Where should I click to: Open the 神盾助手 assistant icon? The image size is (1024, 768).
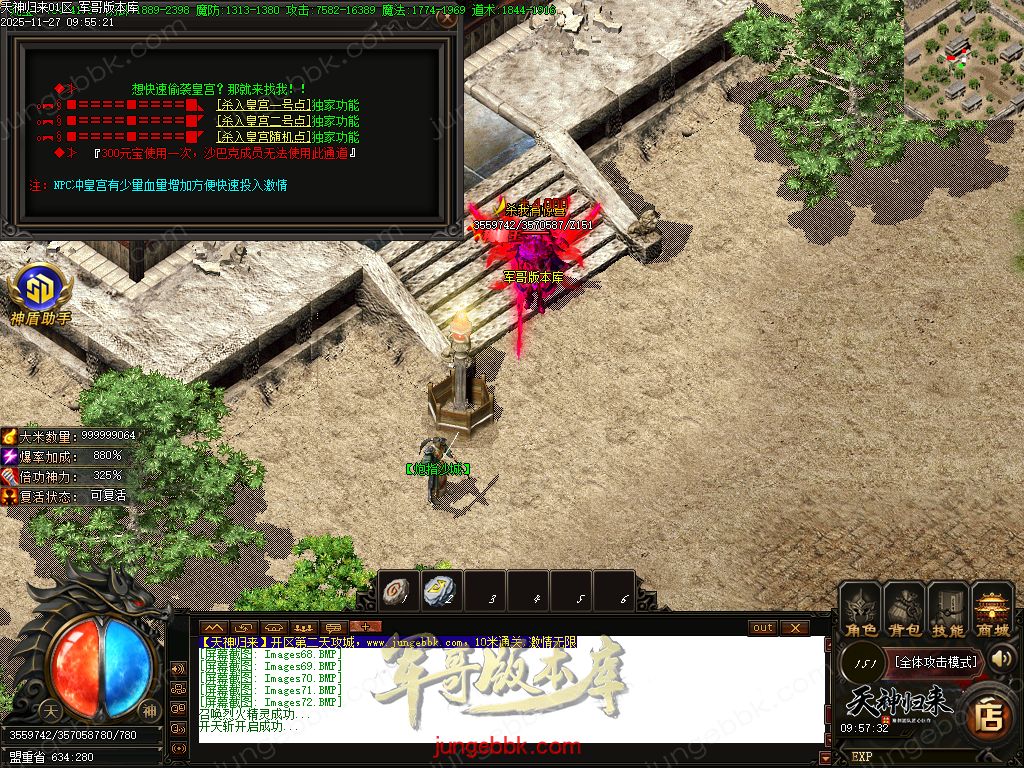tap(40, 292)
